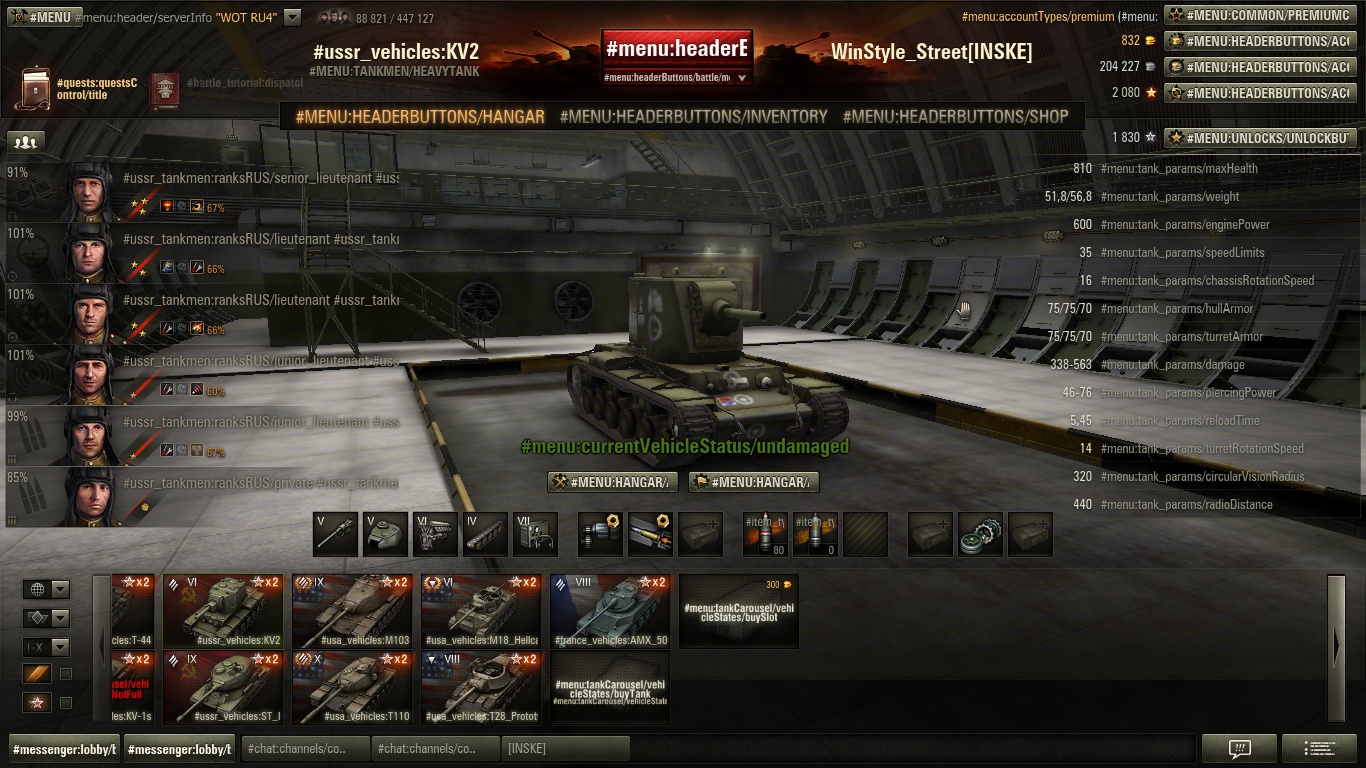Open the server info dropdown arrow
The height and width of the screenshot is (768, 1366).
(292, 17)
